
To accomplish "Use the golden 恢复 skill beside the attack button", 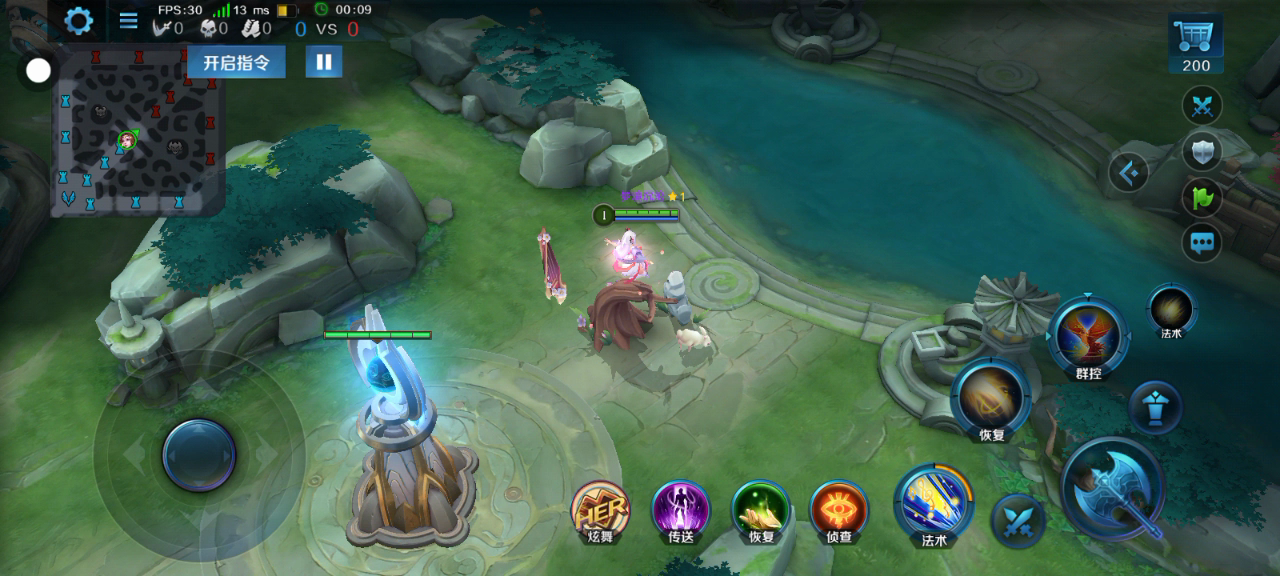I will pos(990,397).
